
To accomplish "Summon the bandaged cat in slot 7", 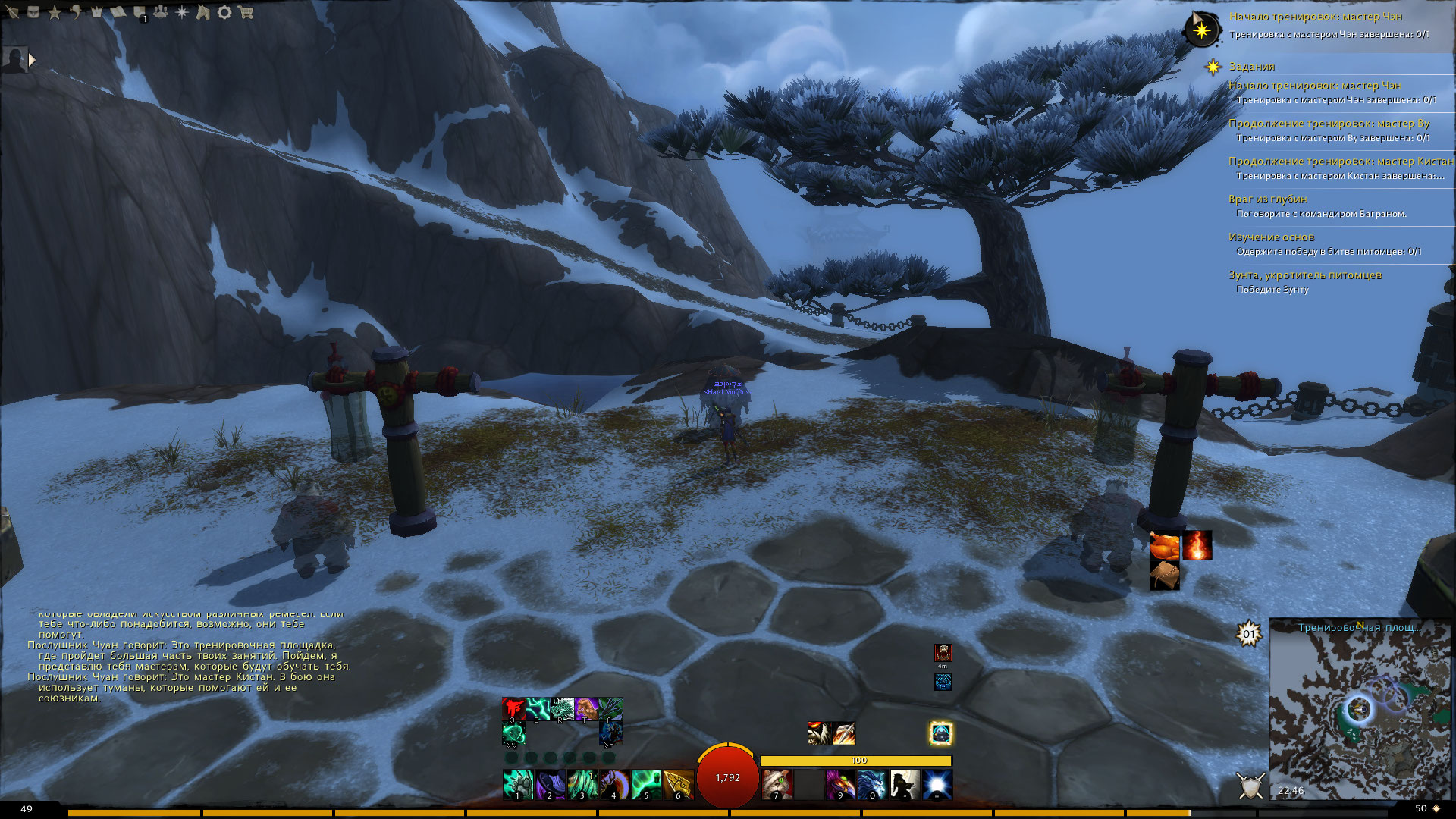I will point(776,784).
